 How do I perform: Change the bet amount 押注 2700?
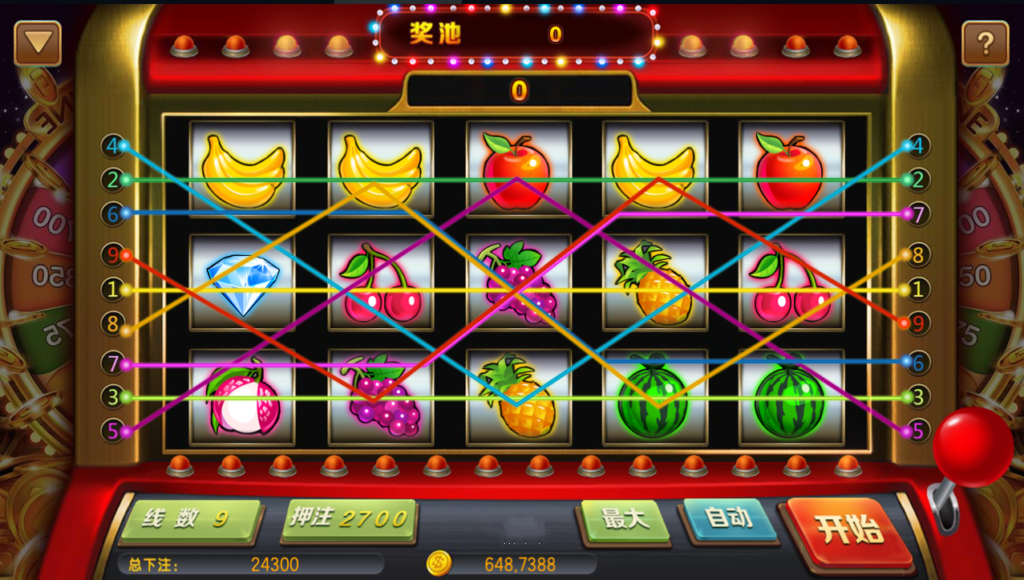click(348, 519)
